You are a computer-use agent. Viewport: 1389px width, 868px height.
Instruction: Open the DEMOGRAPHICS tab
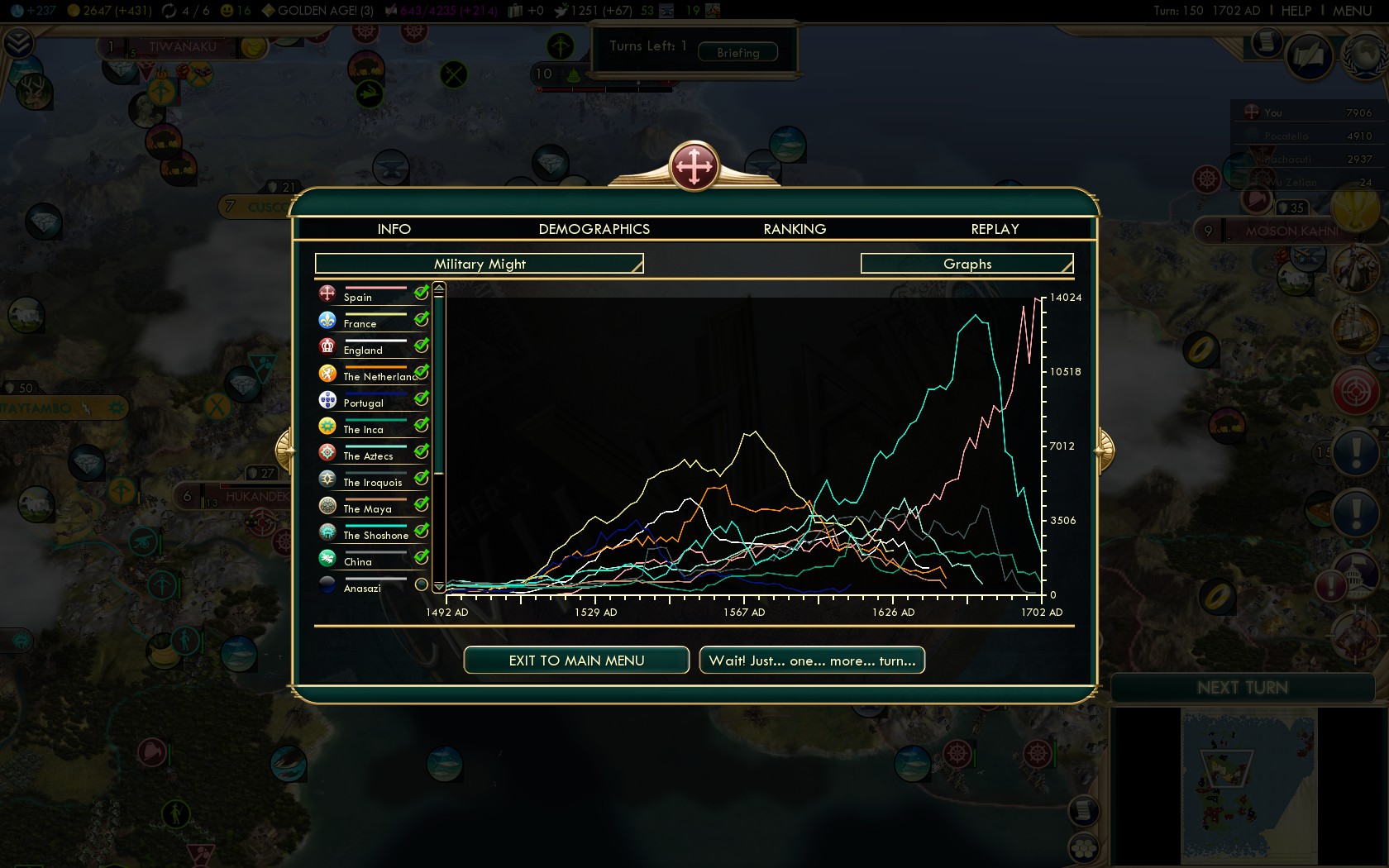point(594,229)
